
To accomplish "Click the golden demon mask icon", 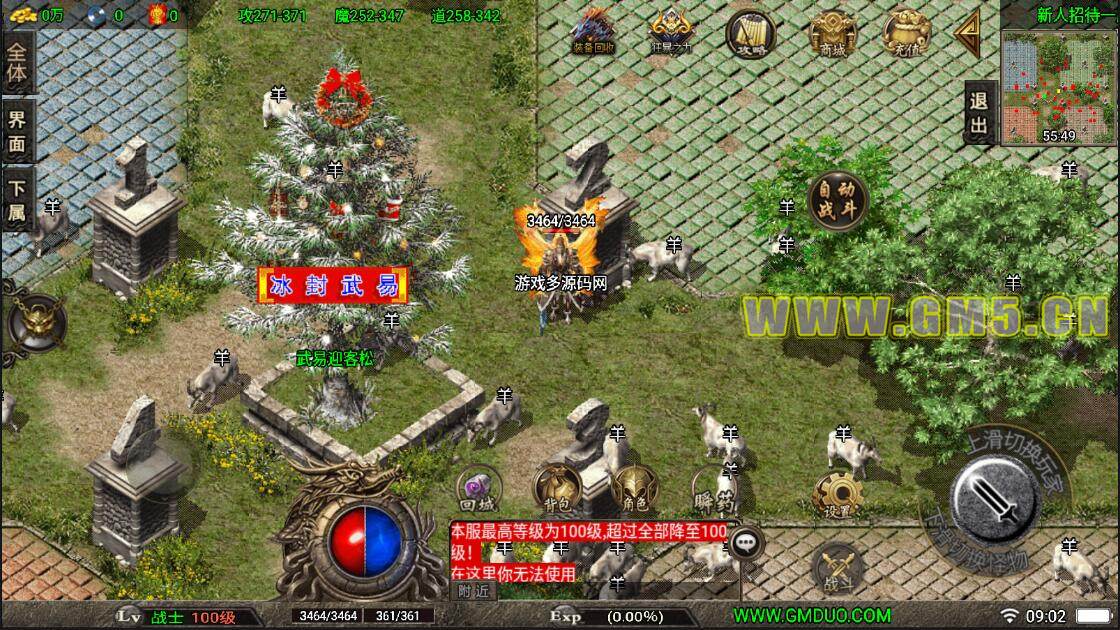I will (x=35, y=322).
